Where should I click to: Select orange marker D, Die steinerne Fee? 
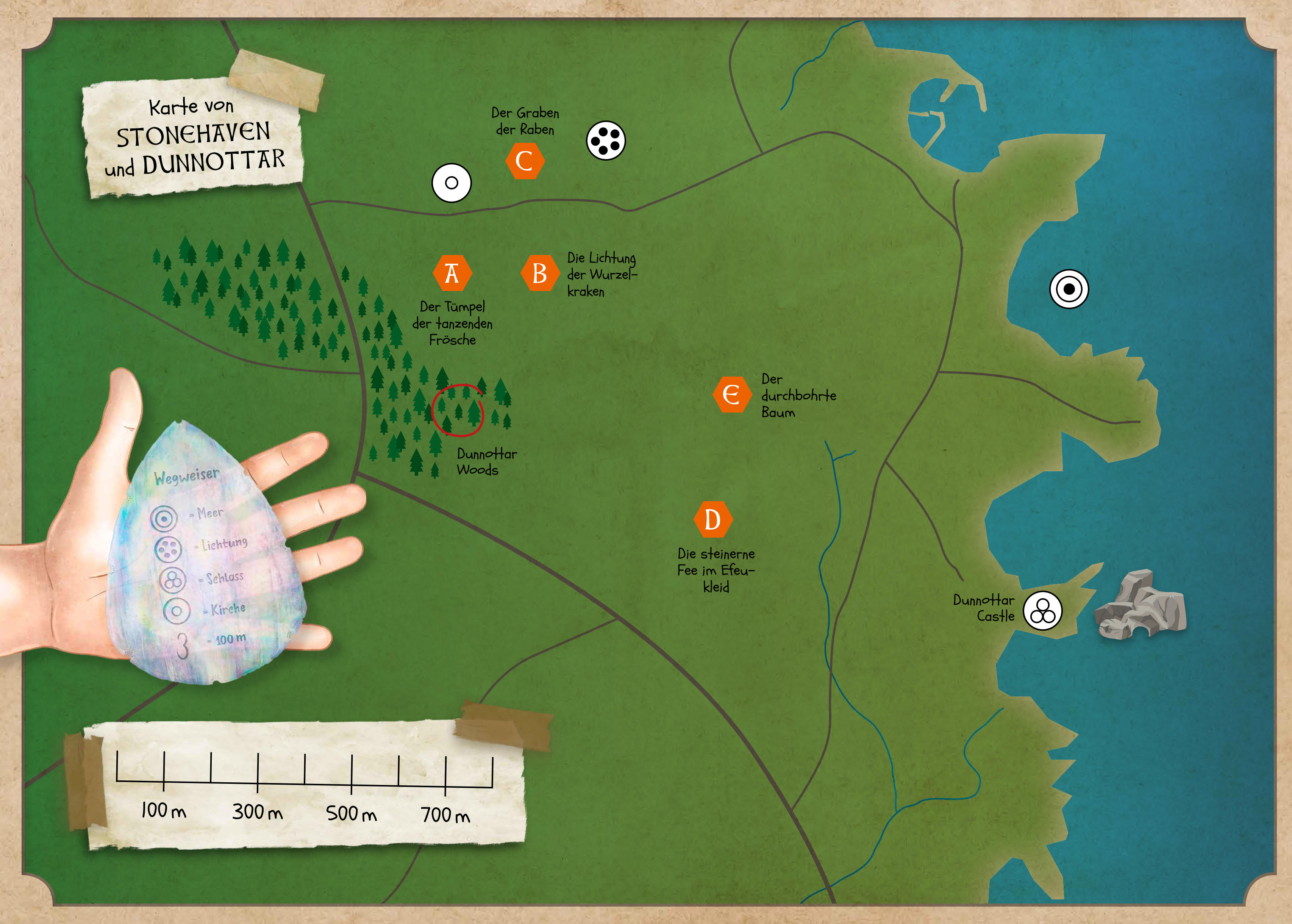coord(713,519)
